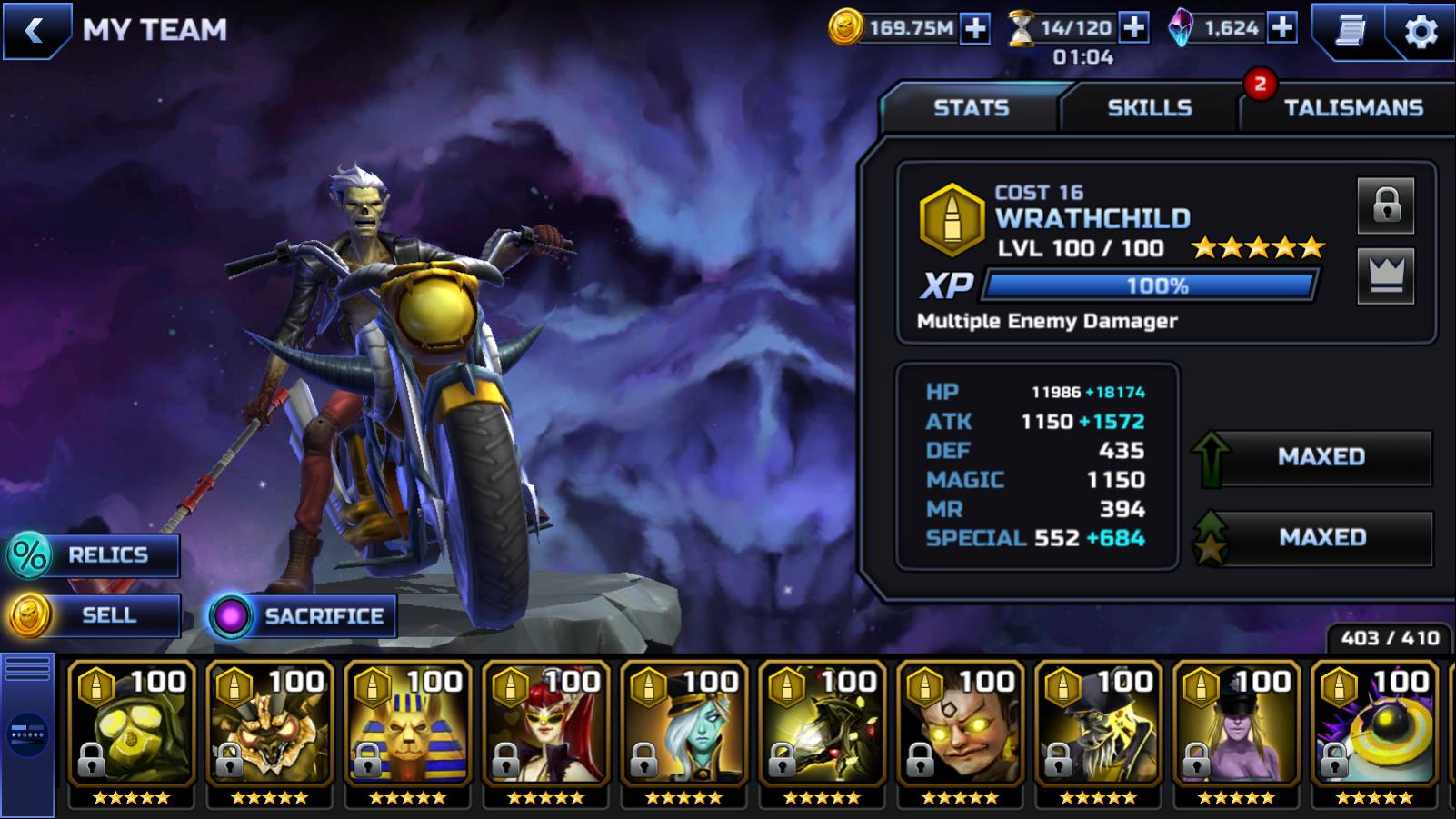Sacrifice the selected character
Screen dimensions: 1456x819
[x=303, y=616]
